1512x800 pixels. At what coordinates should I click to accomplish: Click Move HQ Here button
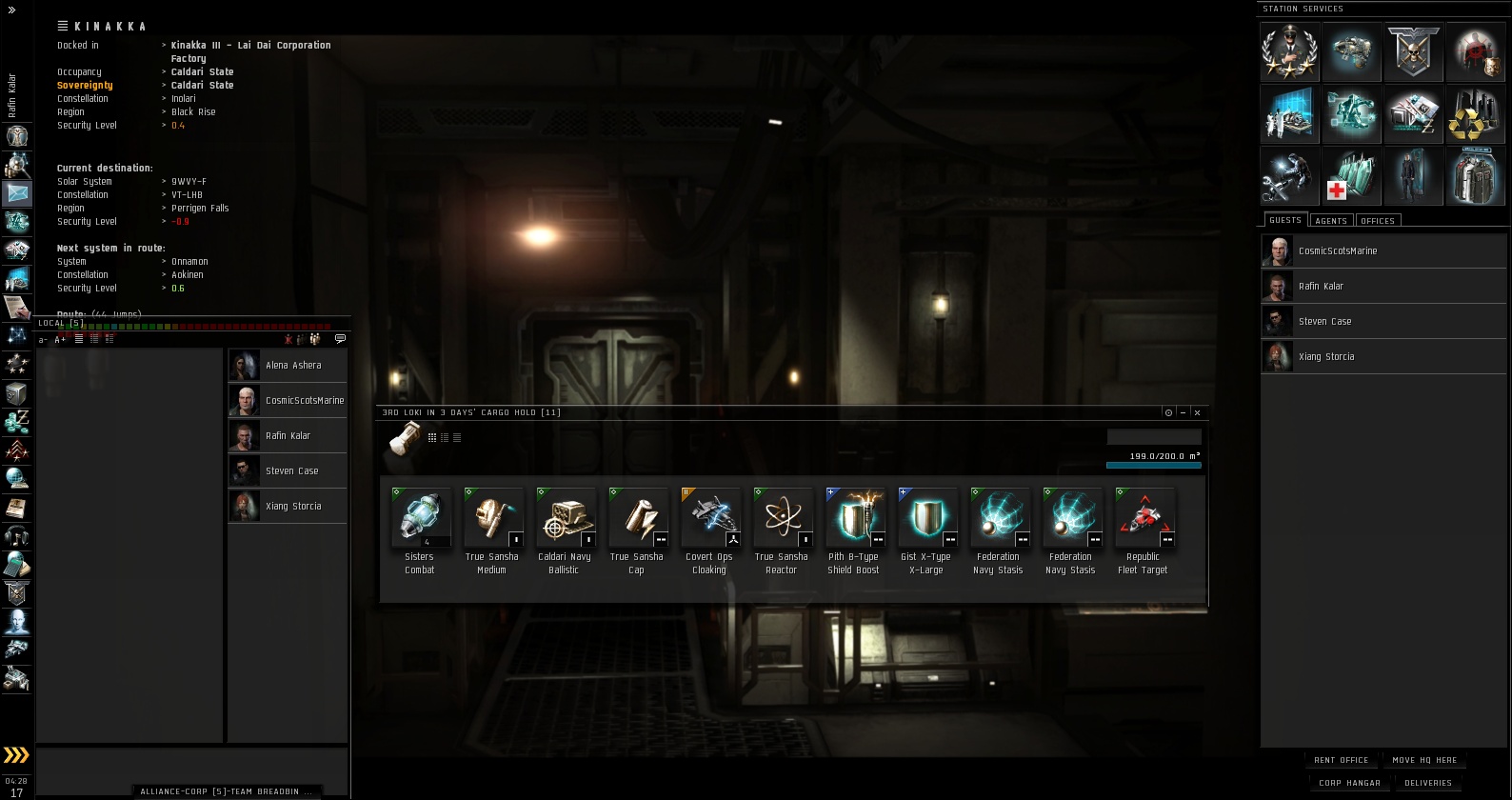click(x=1424, y=760)
